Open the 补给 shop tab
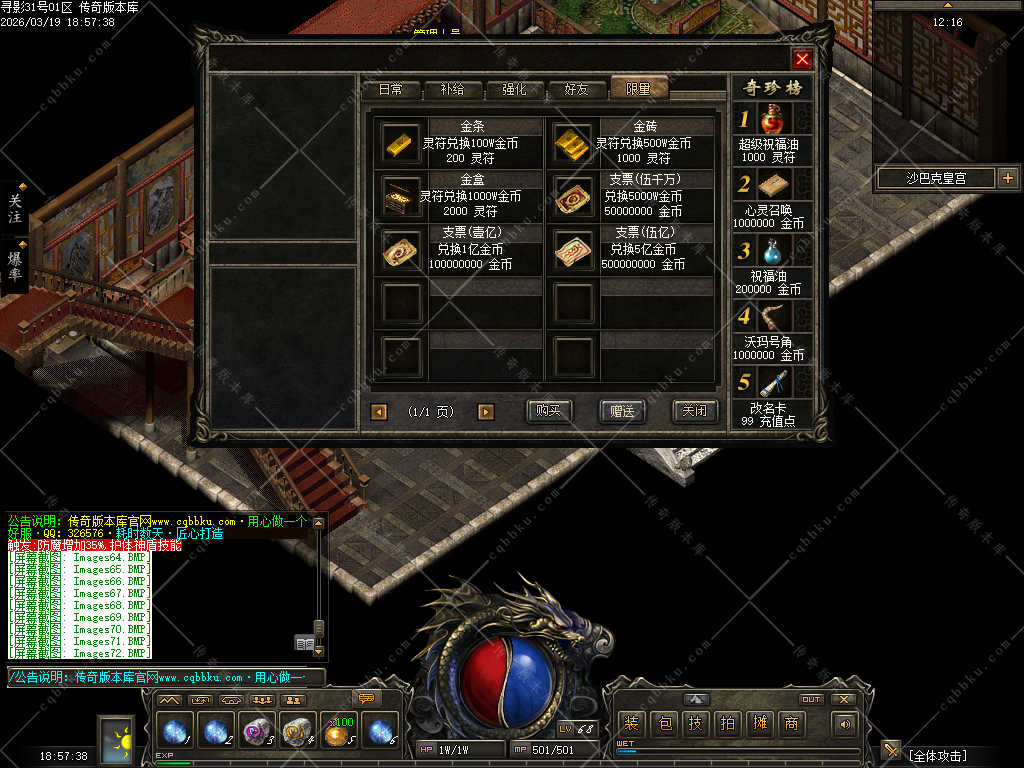Screen dimensions: 1024x768 (452, 89)
